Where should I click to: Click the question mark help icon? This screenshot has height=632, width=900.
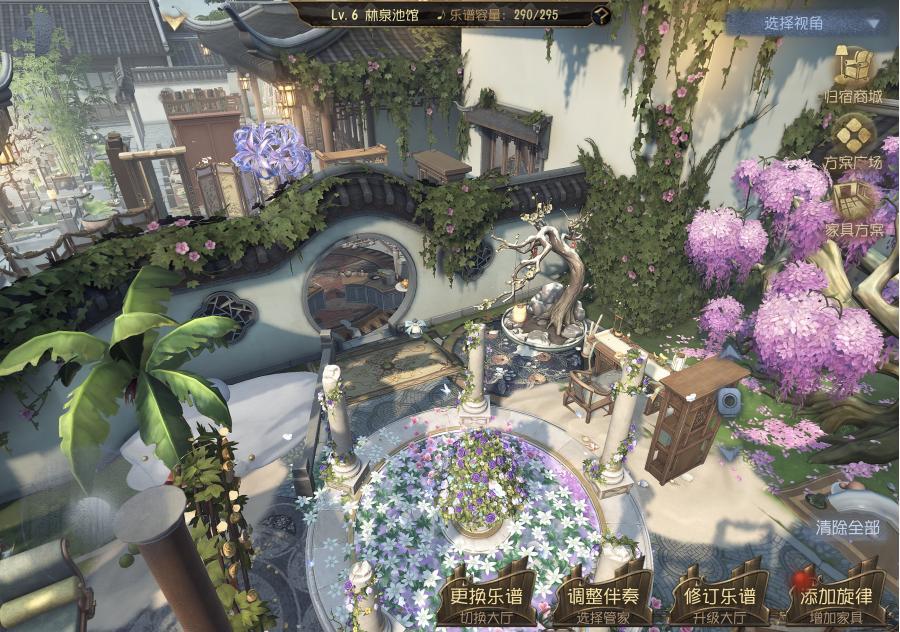point(600,15)
